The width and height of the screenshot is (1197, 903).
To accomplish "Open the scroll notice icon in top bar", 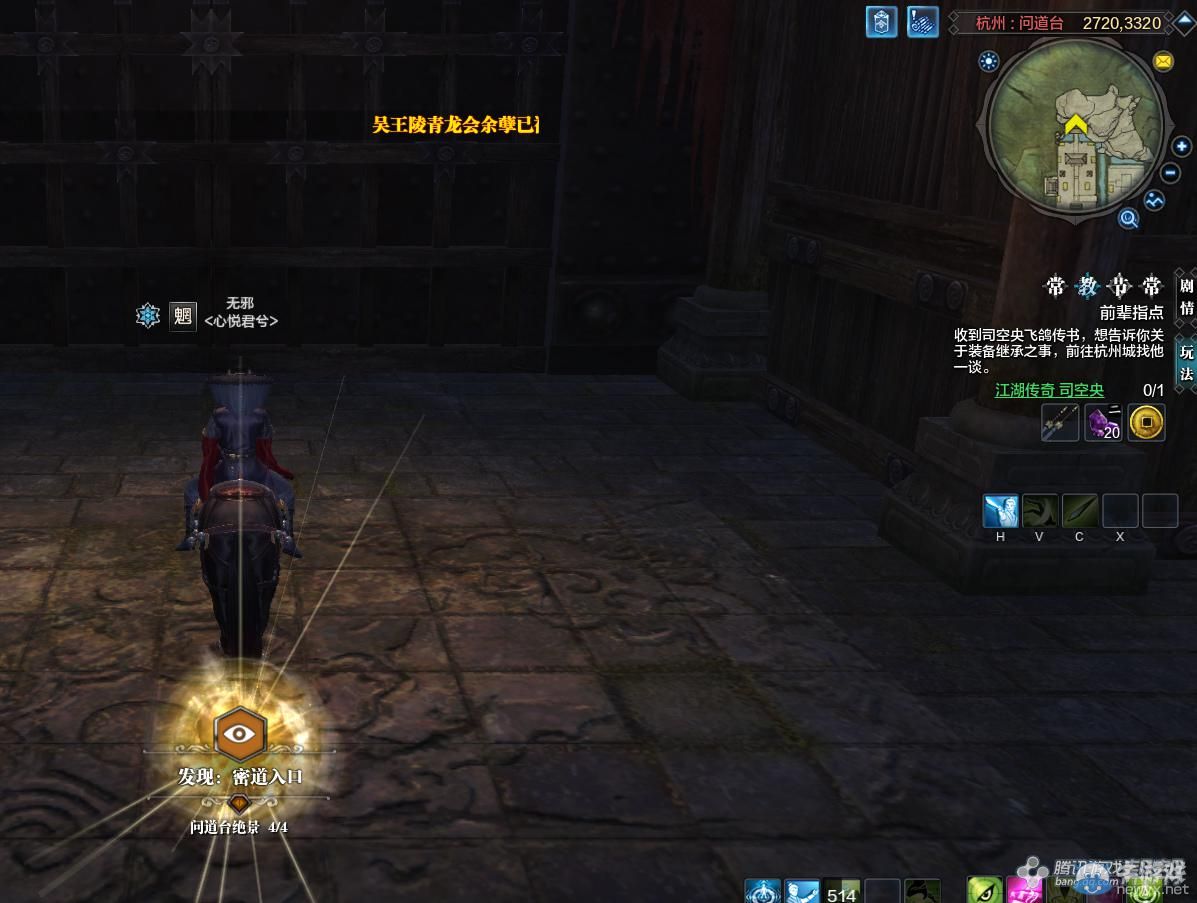I will click(922, 22).
